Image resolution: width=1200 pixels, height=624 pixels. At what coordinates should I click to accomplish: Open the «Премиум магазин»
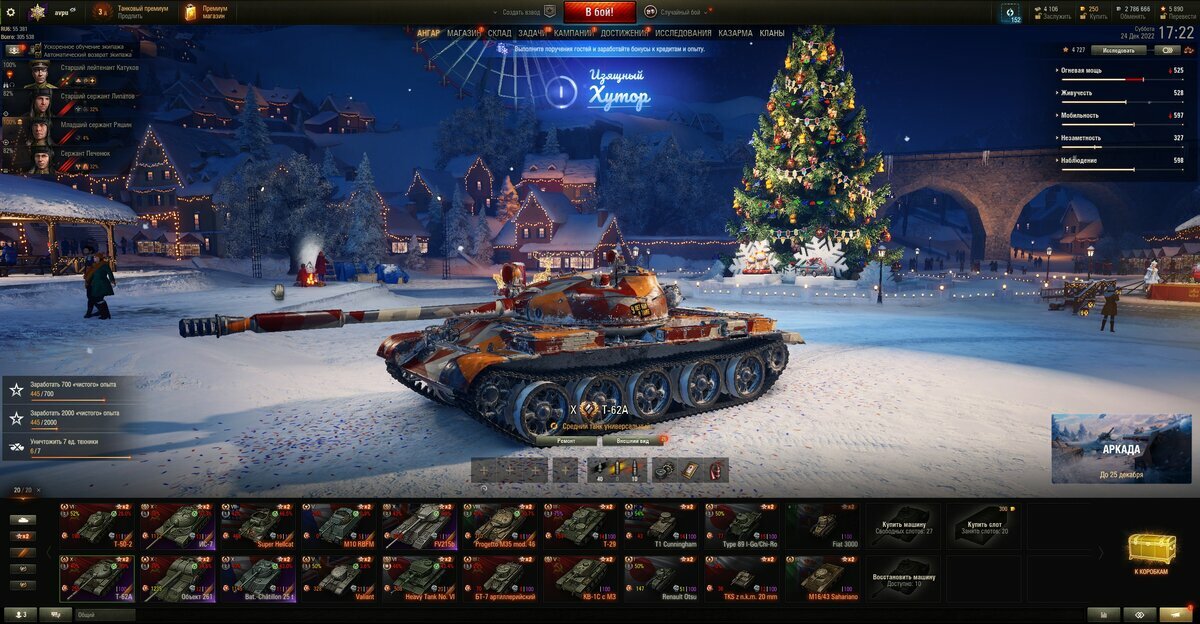(x=205, y=12)
